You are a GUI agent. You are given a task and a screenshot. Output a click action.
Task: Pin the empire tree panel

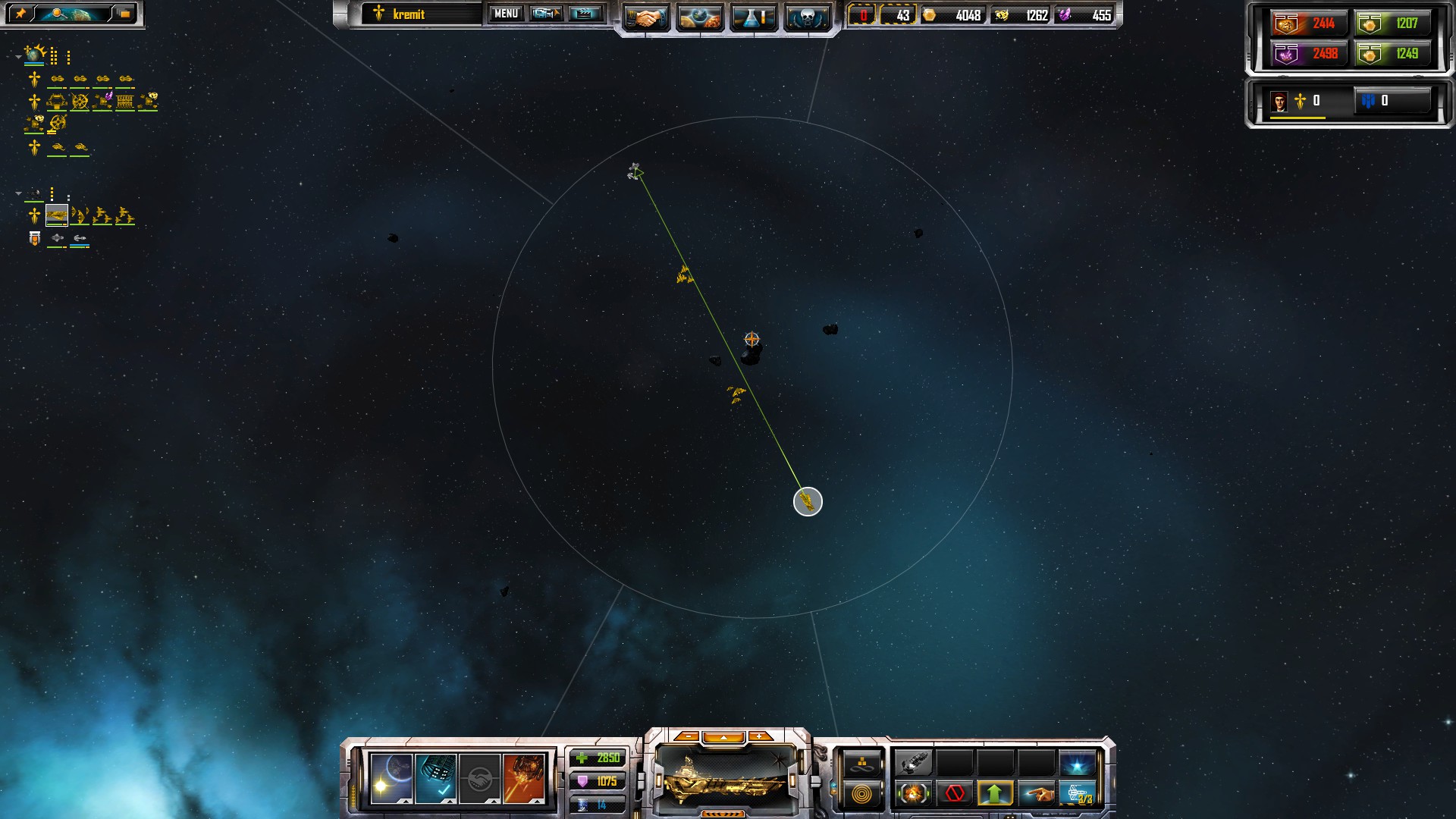(20, 14)
